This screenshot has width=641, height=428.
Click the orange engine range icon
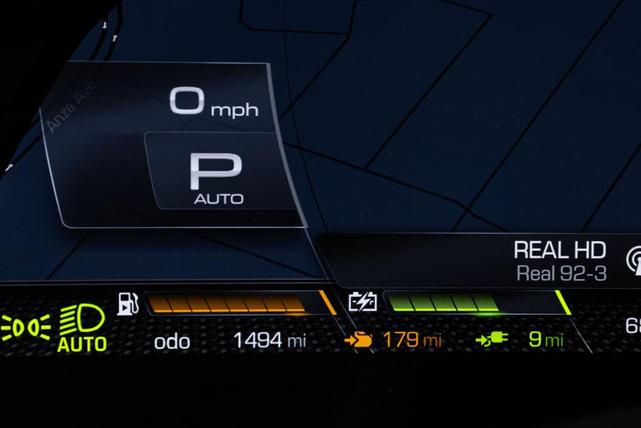(358, 340)
